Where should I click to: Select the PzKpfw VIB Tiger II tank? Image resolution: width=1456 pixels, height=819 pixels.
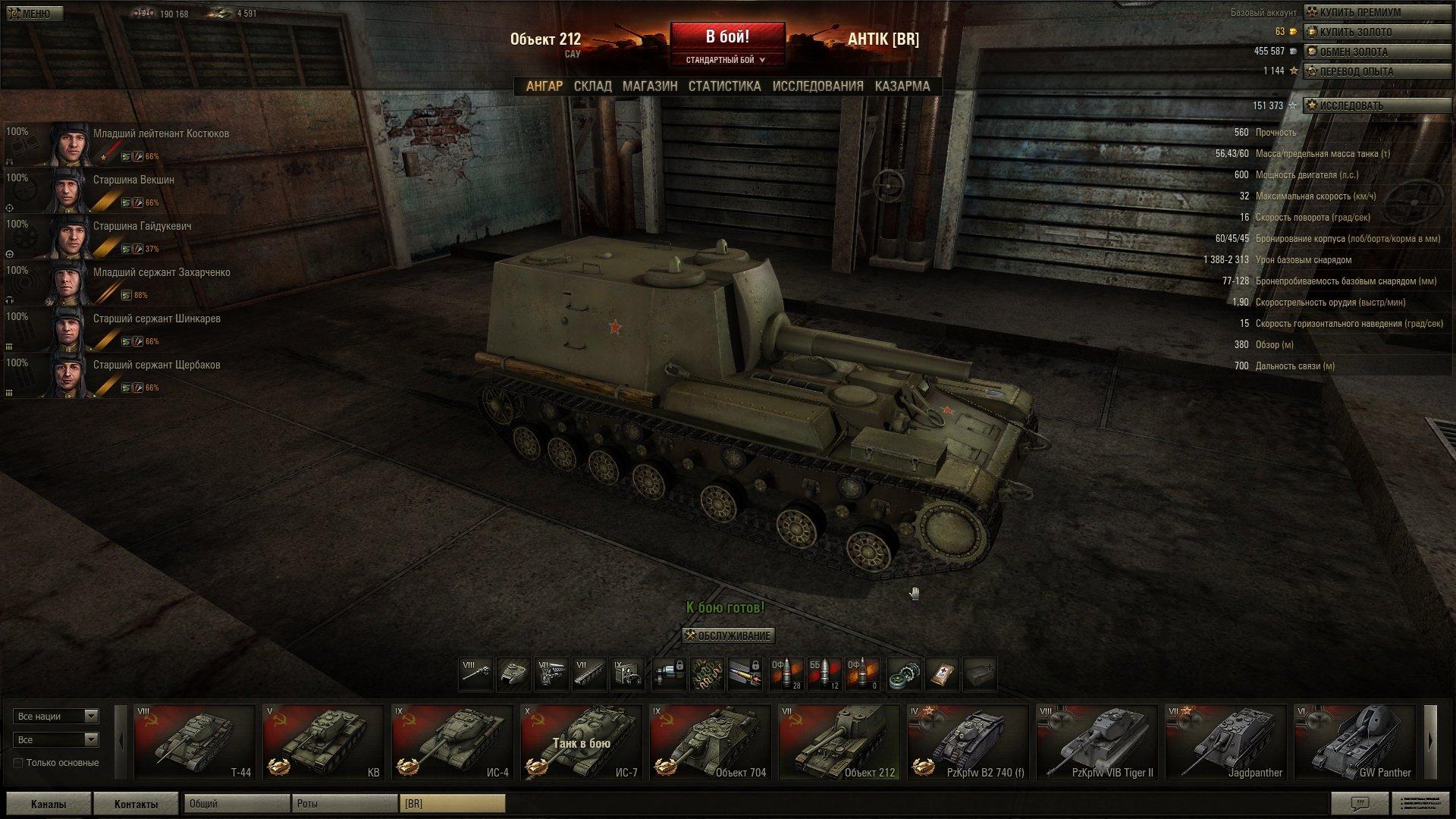[1097, 742]
